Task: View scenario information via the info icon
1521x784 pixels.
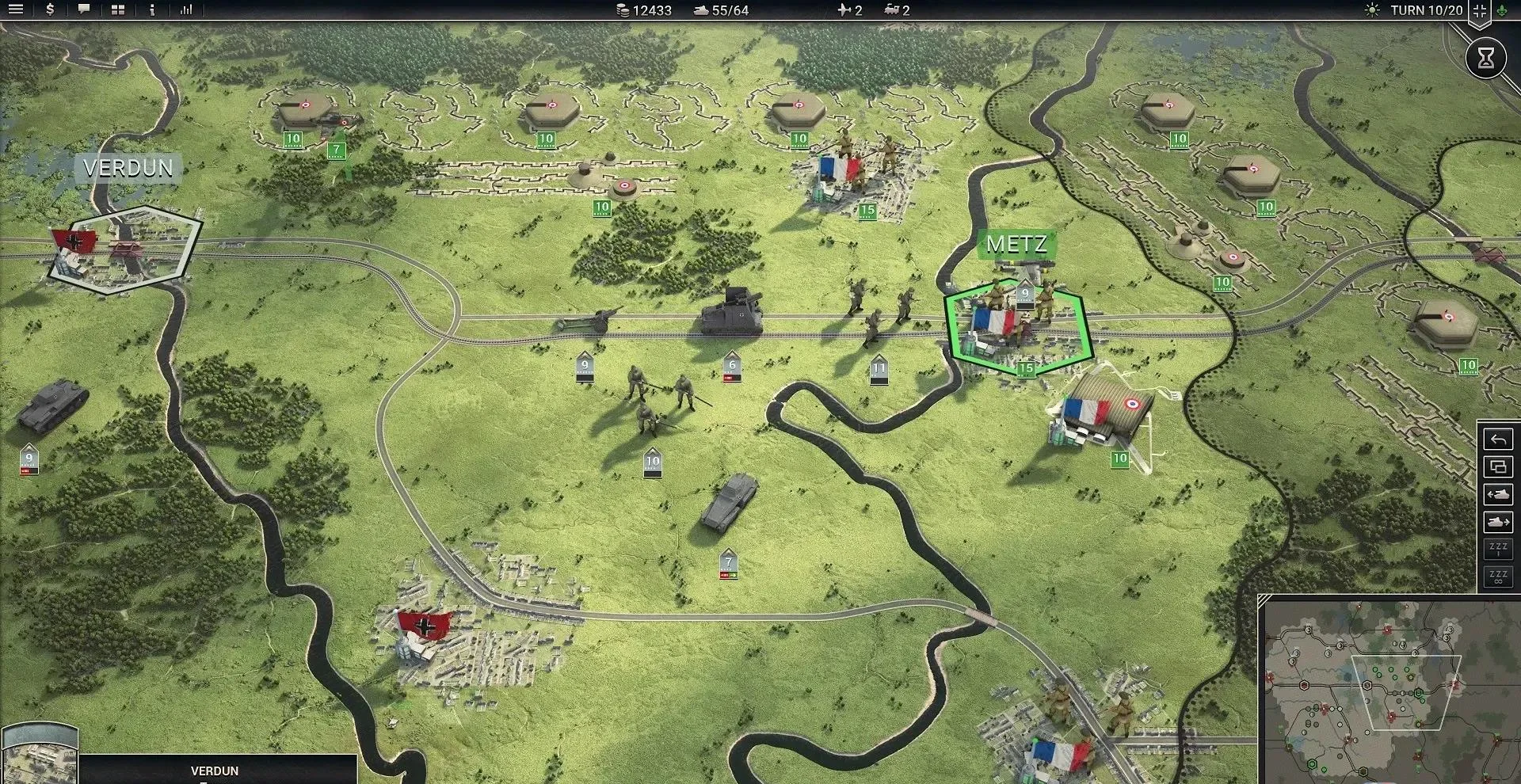Action: coord(152,10)
